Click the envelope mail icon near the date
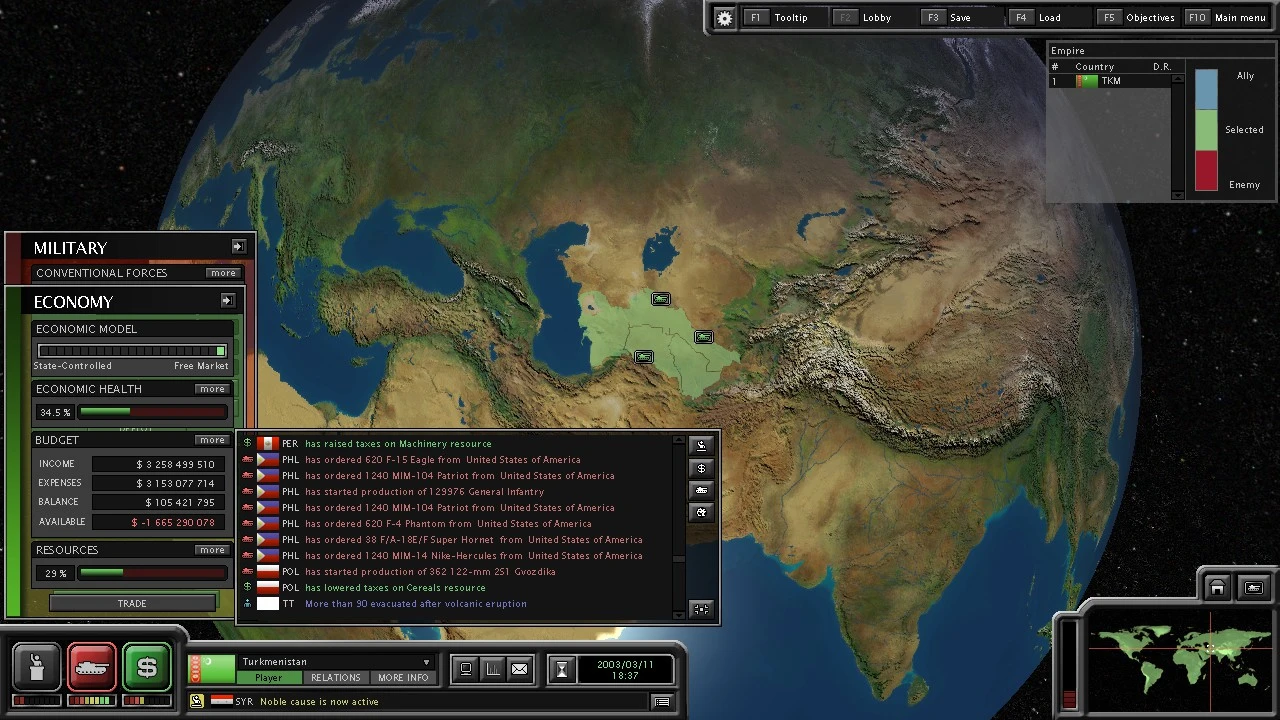 [520, 668]
